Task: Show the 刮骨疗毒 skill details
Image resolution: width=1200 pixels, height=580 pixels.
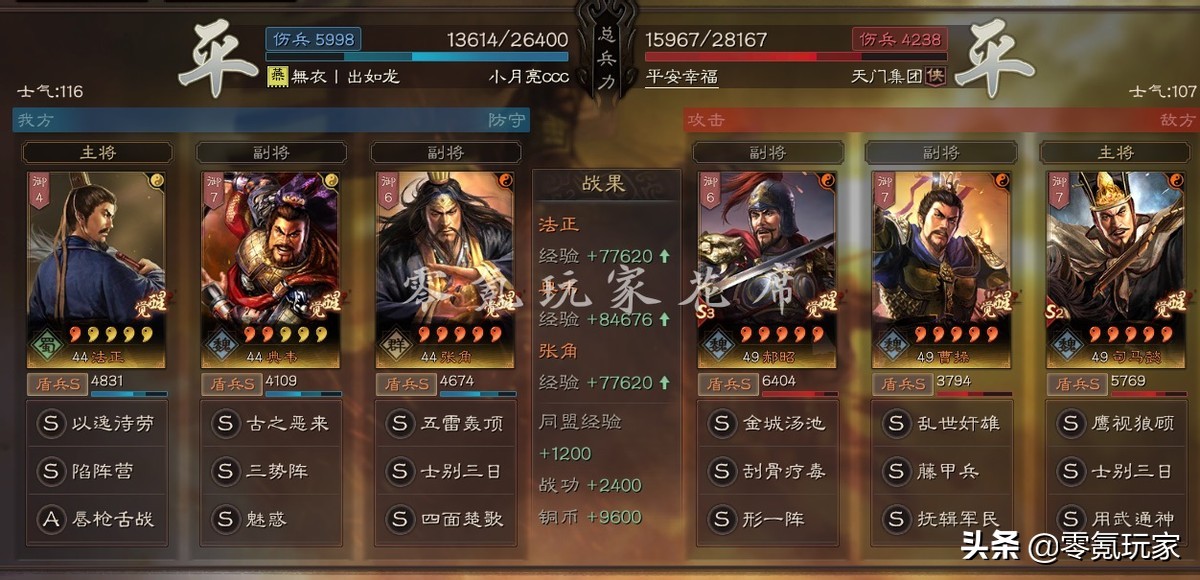Action: (x=768, y=471)
